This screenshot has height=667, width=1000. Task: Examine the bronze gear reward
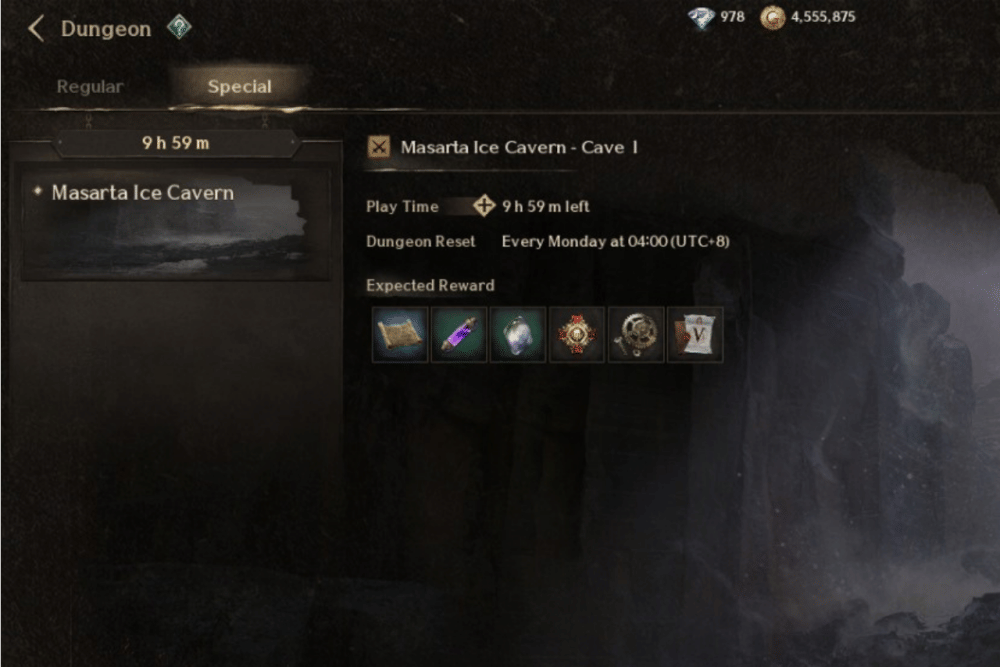click(x=636, y=334)
